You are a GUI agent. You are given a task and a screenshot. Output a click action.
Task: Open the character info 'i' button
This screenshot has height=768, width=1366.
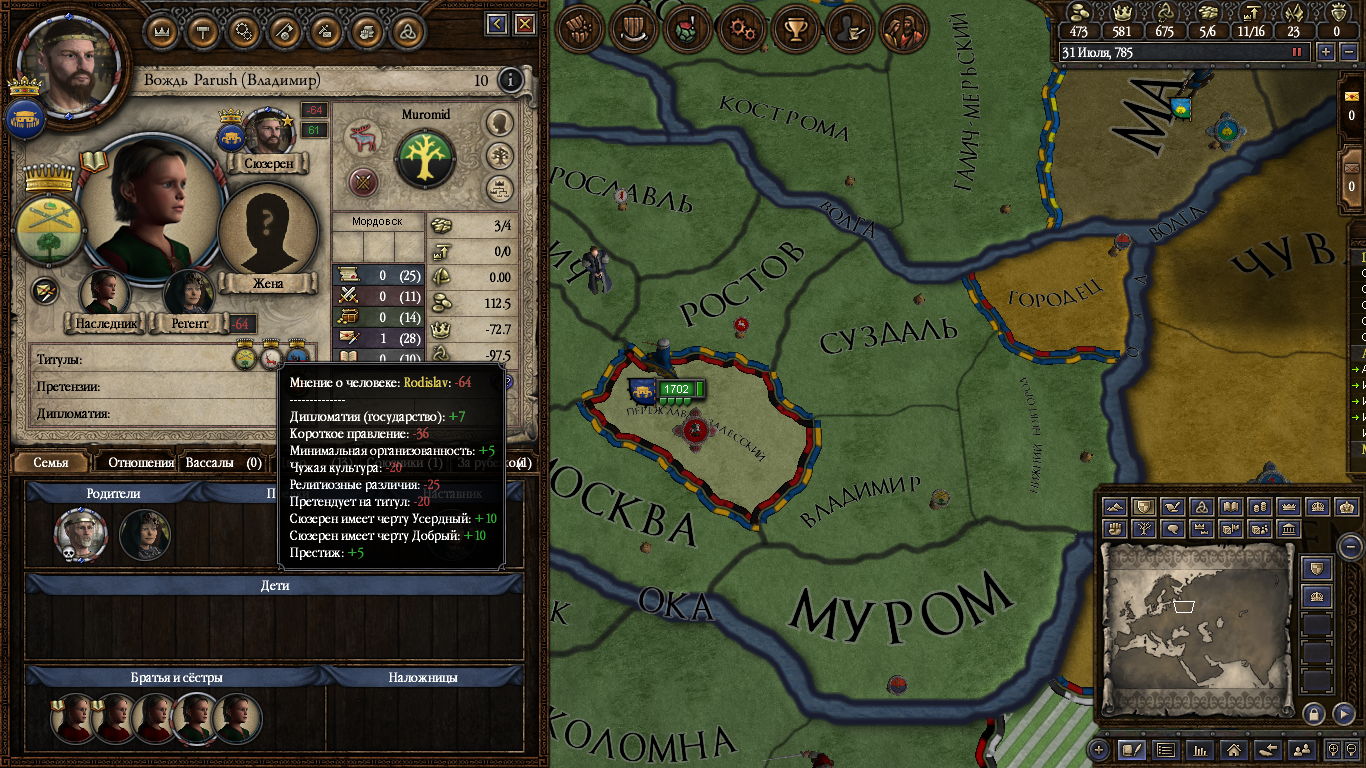pyautogui.click(x=511, y=80)
